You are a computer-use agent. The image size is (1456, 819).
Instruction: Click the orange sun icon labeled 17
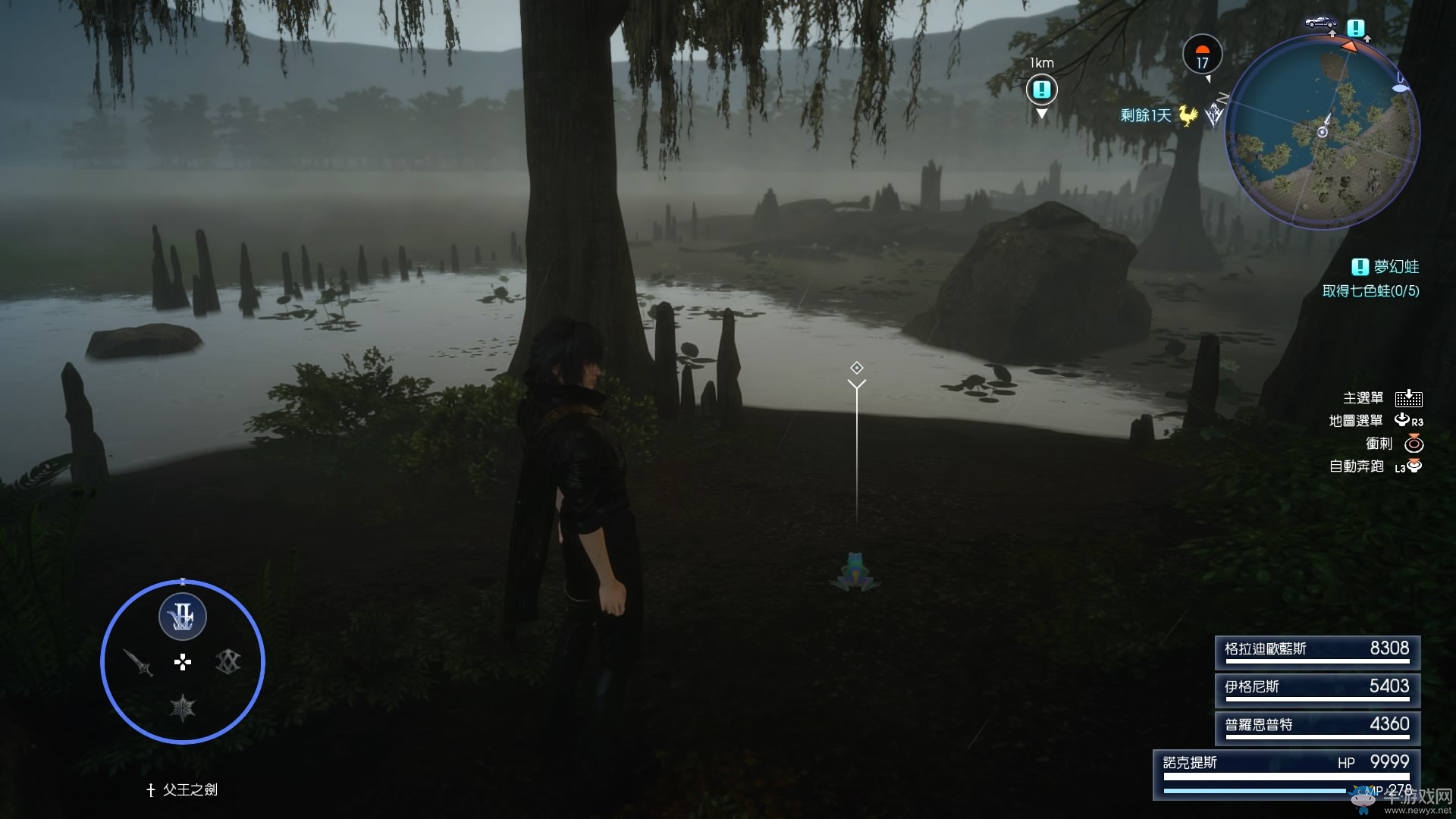tap(1202, 55)
